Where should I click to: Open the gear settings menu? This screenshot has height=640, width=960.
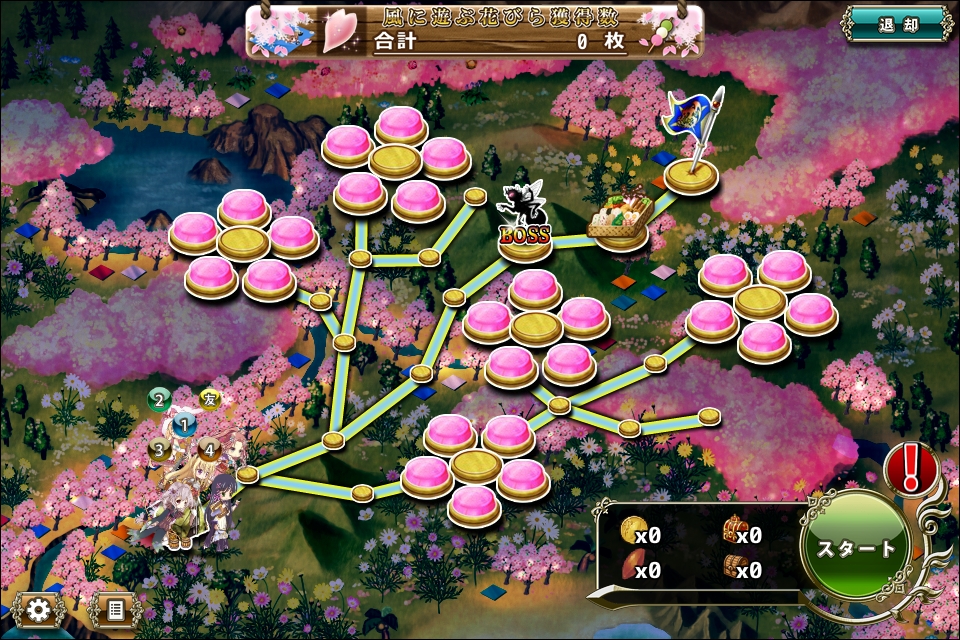pos(40,609)
